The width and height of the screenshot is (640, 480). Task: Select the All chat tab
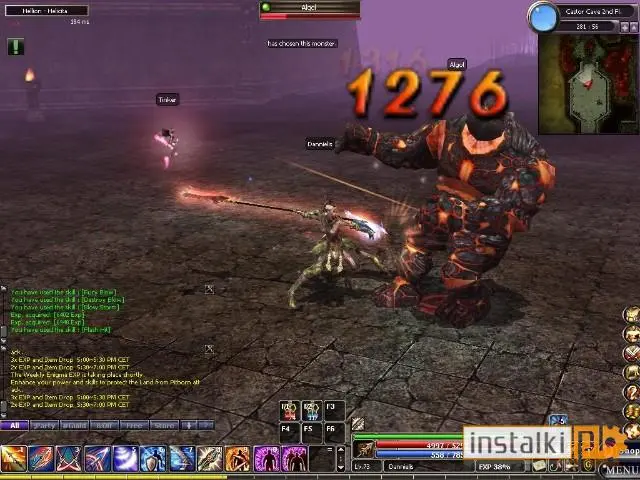pyautogui.click(x=15, y=425)
